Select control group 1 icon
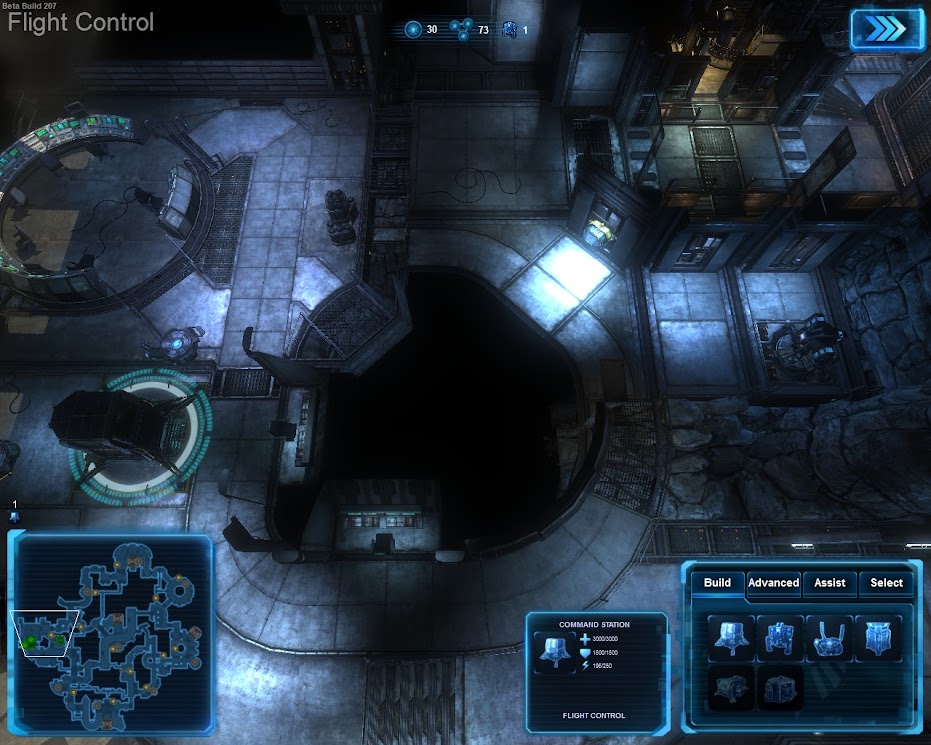The image size is (931, 745). click(x=15, y=516)
